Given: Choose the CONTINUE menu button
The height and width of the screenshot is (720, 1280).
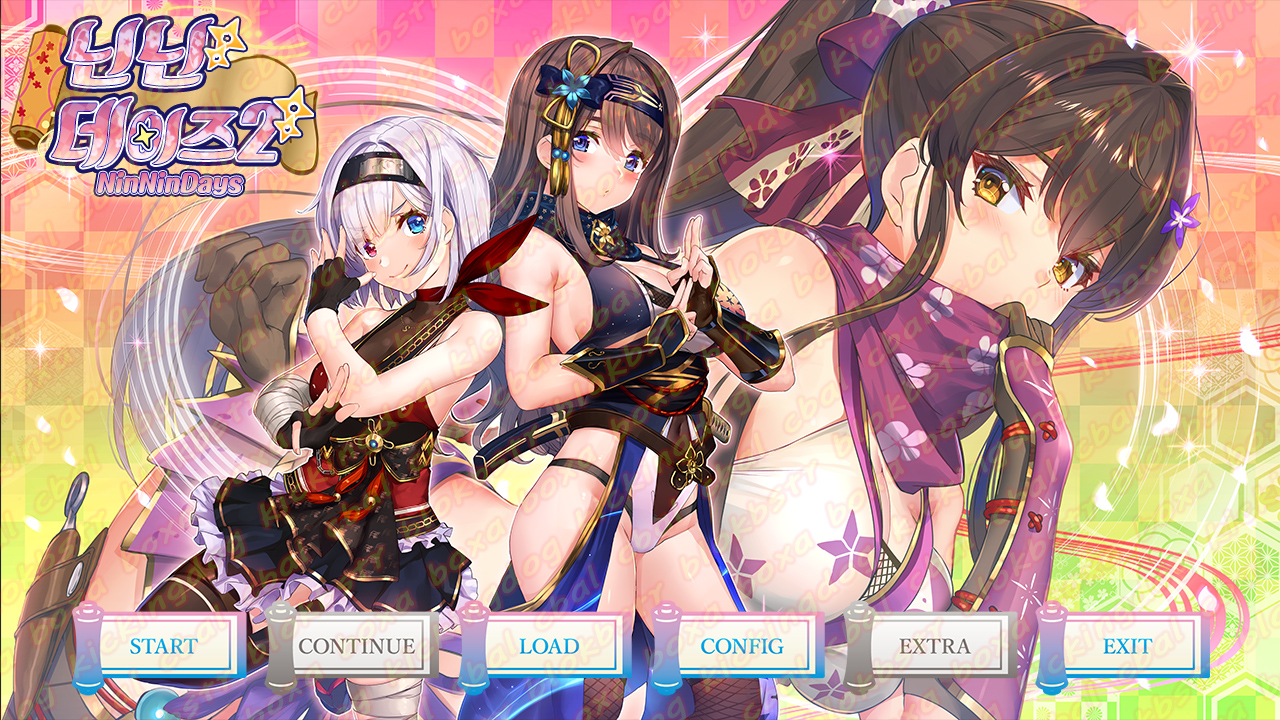Looking at the screenshot, I should click(356, 646).
